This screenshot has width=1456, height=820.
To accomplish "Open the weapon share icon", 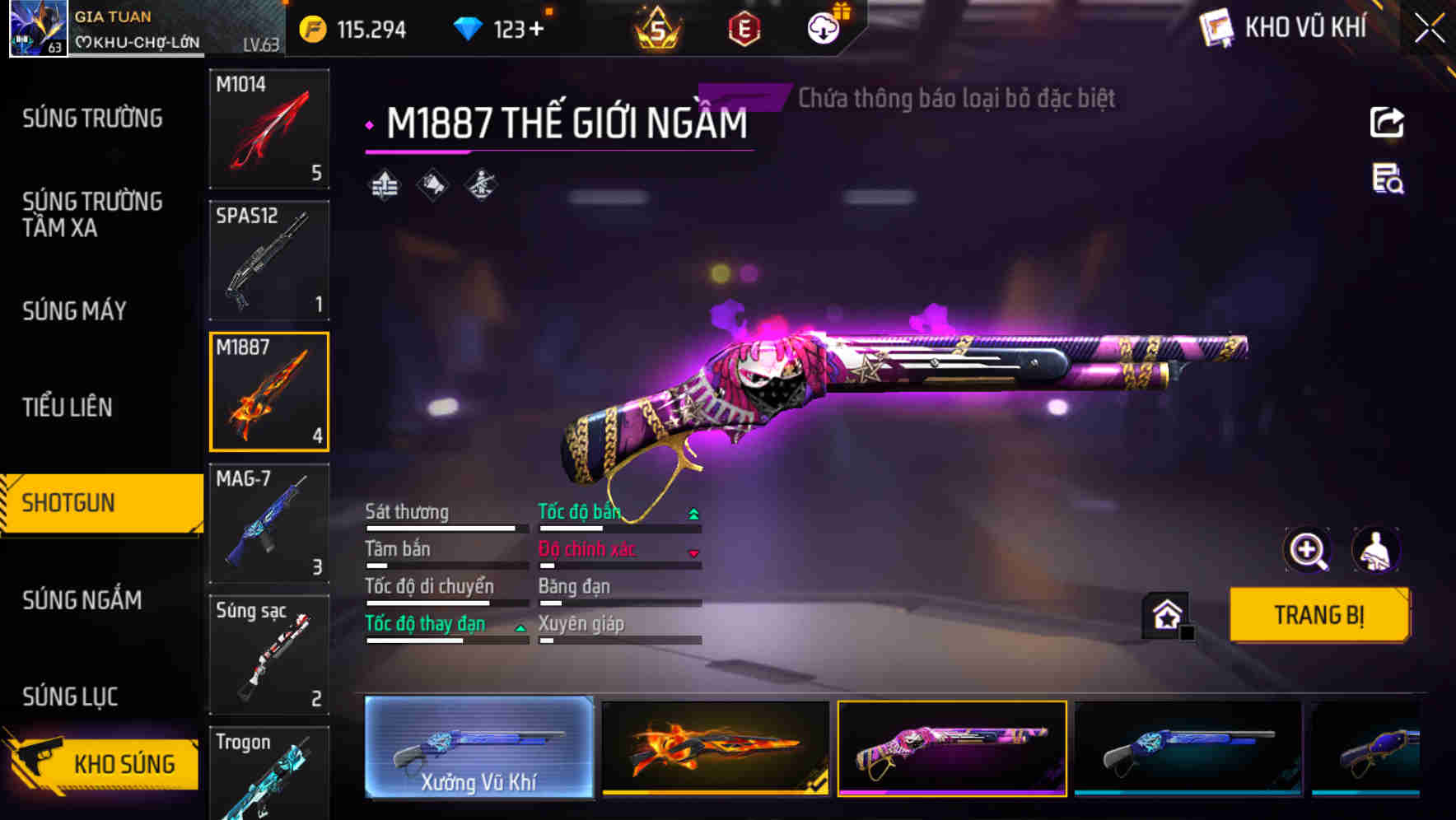I will tap(1387, 122).
